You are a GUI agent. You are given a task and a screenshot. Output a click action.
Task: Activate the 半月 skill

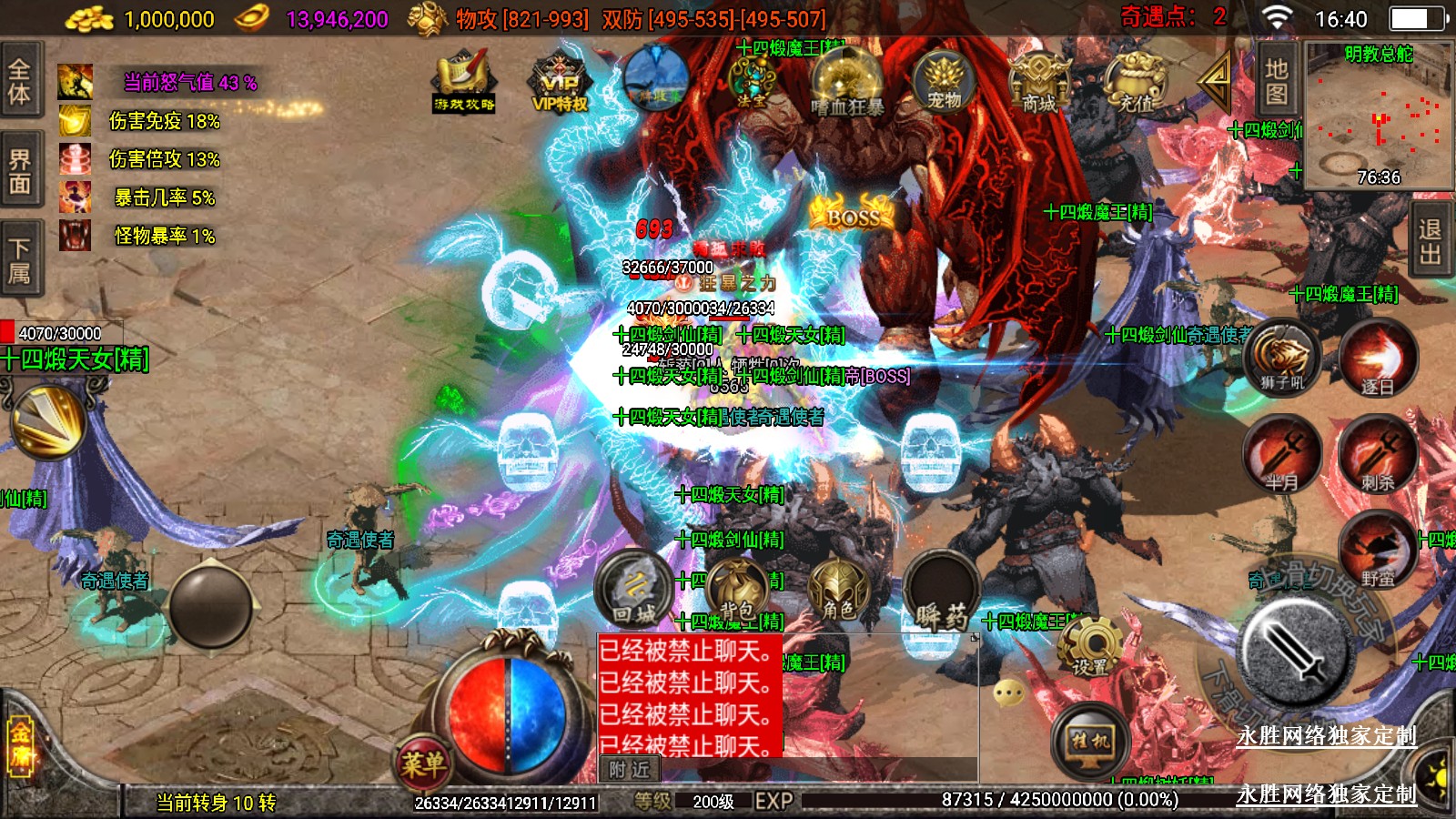1282,453
